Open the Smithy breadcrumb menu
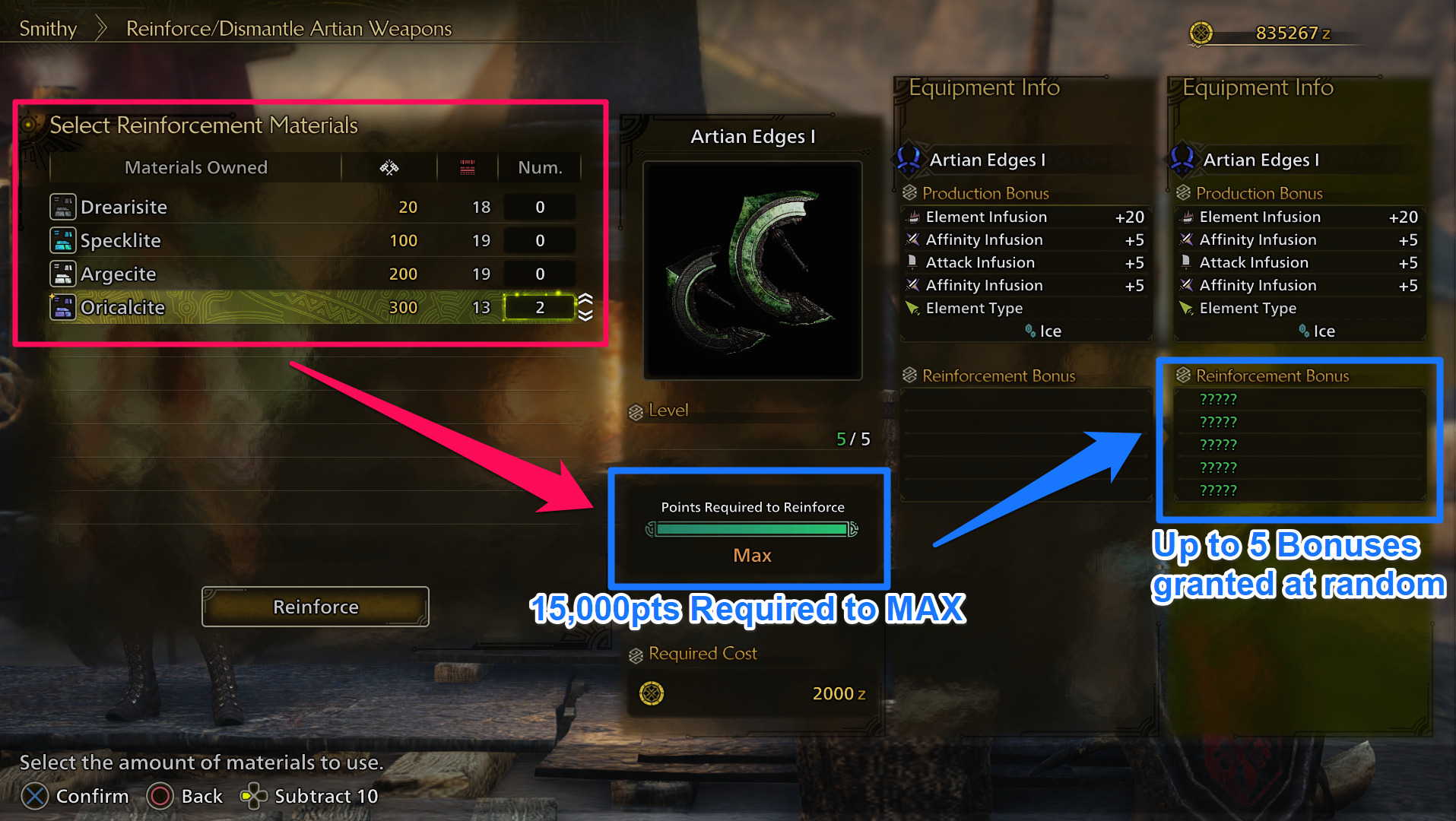 coord(48,29)
